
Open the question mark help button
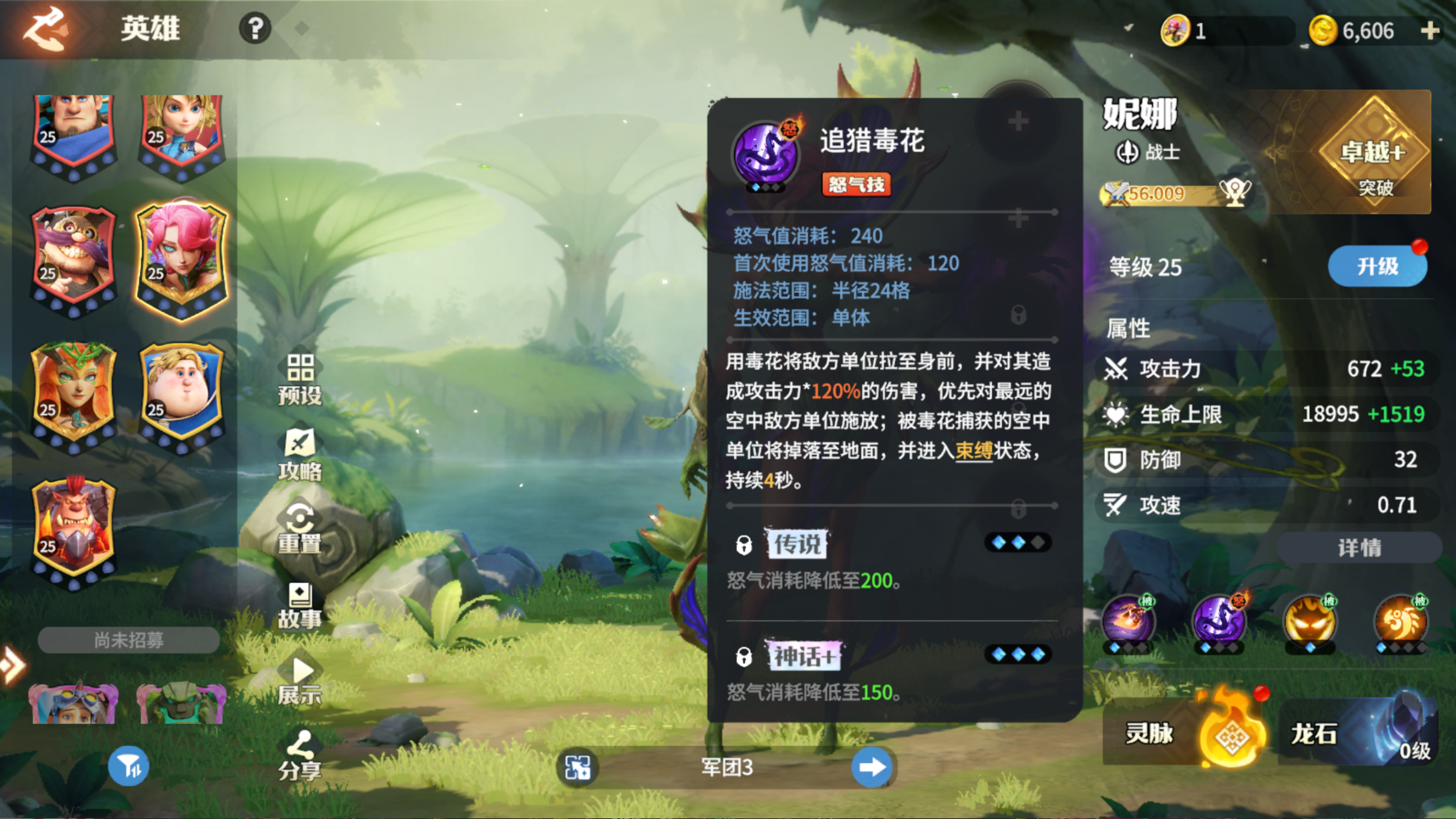coord(255,28)
